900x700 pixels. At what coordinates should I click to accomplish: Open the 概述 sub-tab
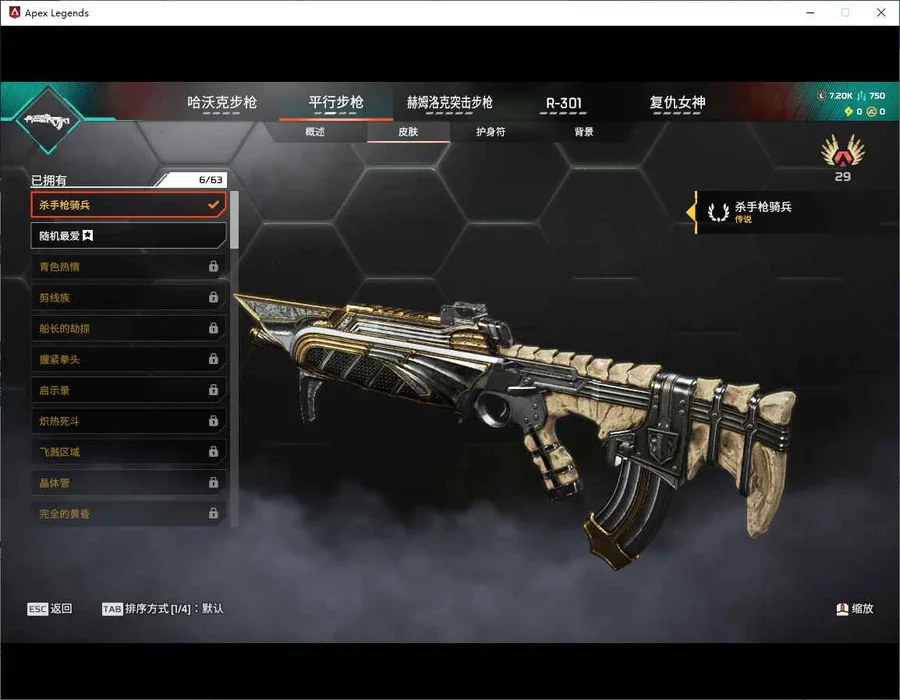[314, 132]
